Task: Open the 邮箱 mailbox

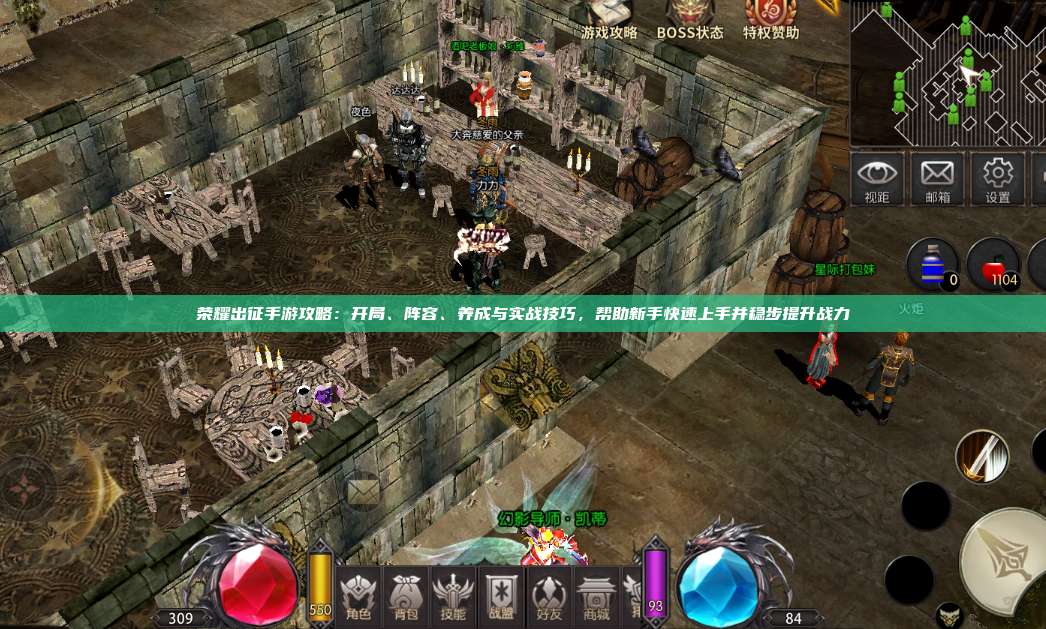Action: [937, 179]
